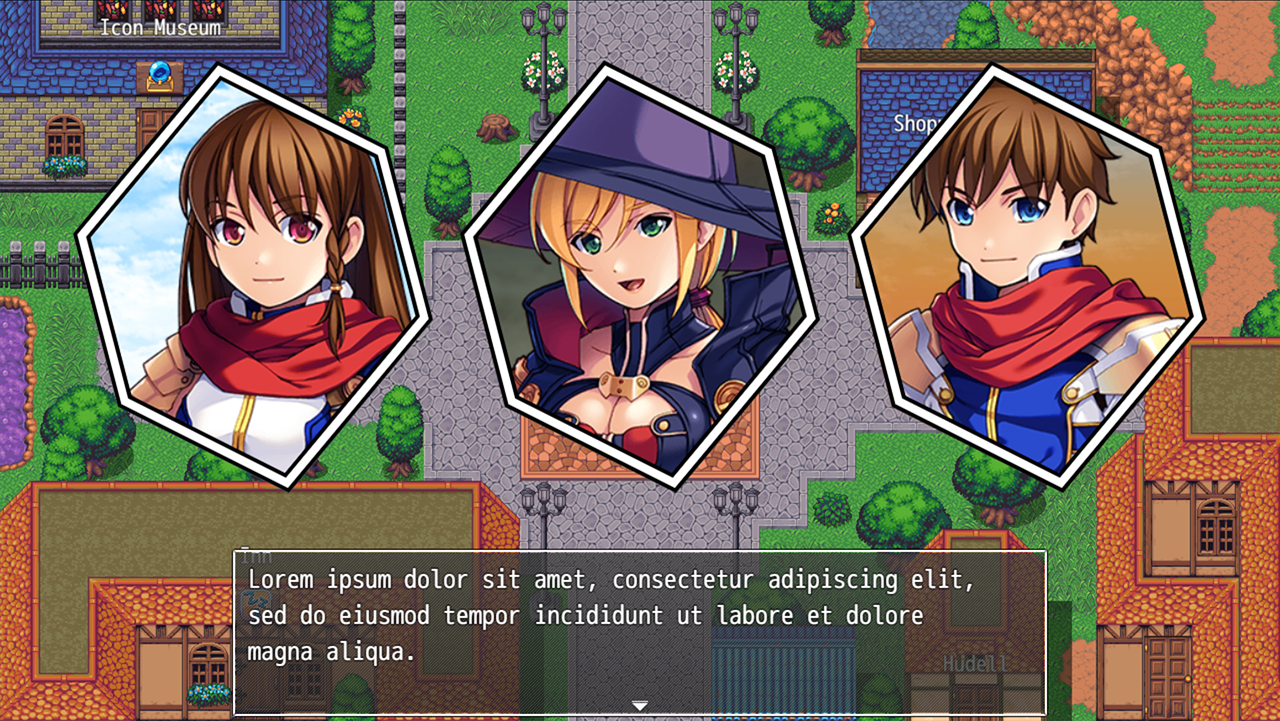
Task: Pick the blue-eyed boy portrait
Action: [x=1025, y=275]
